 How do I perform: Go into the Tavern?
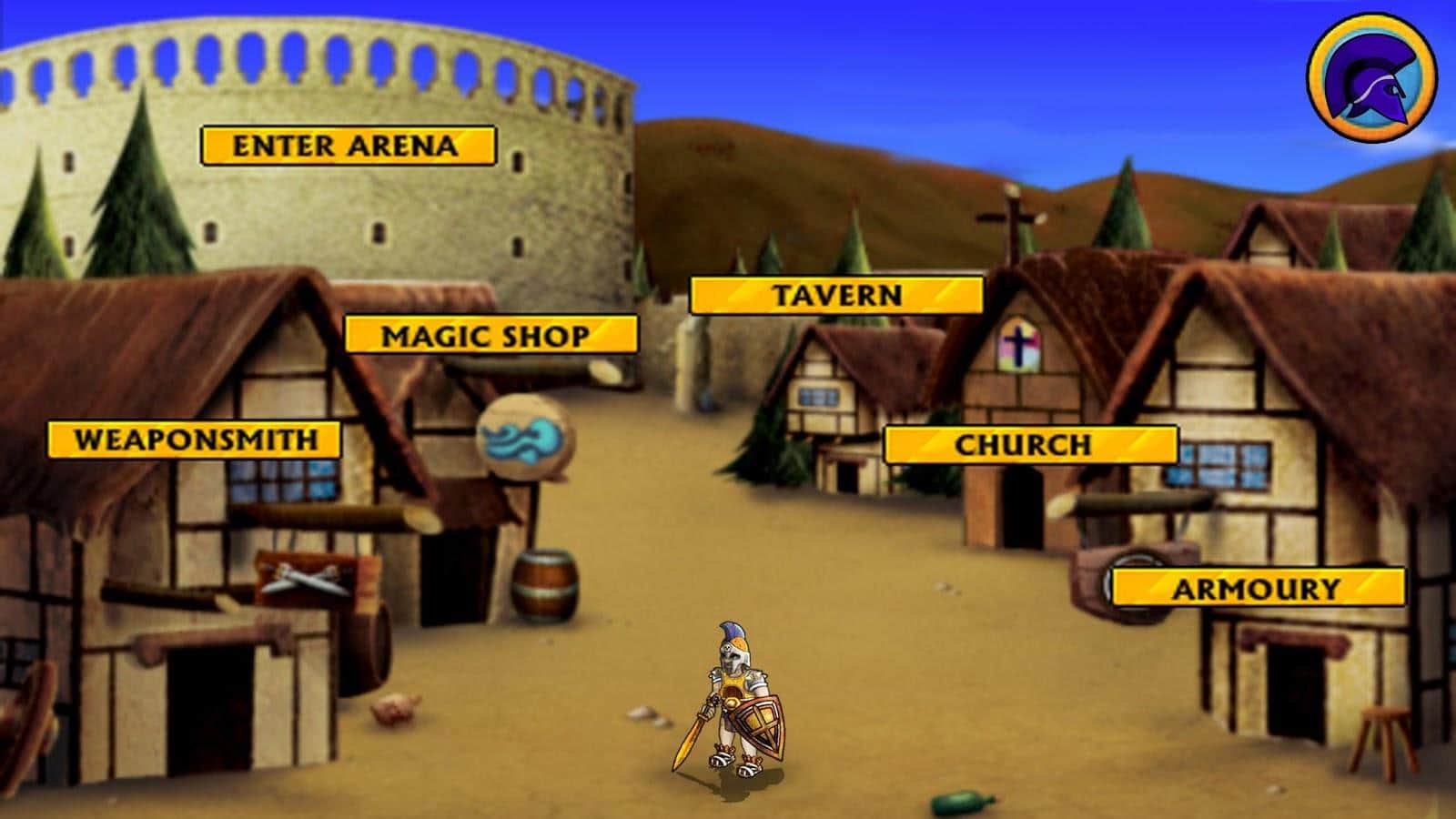(x=836, y=296)
